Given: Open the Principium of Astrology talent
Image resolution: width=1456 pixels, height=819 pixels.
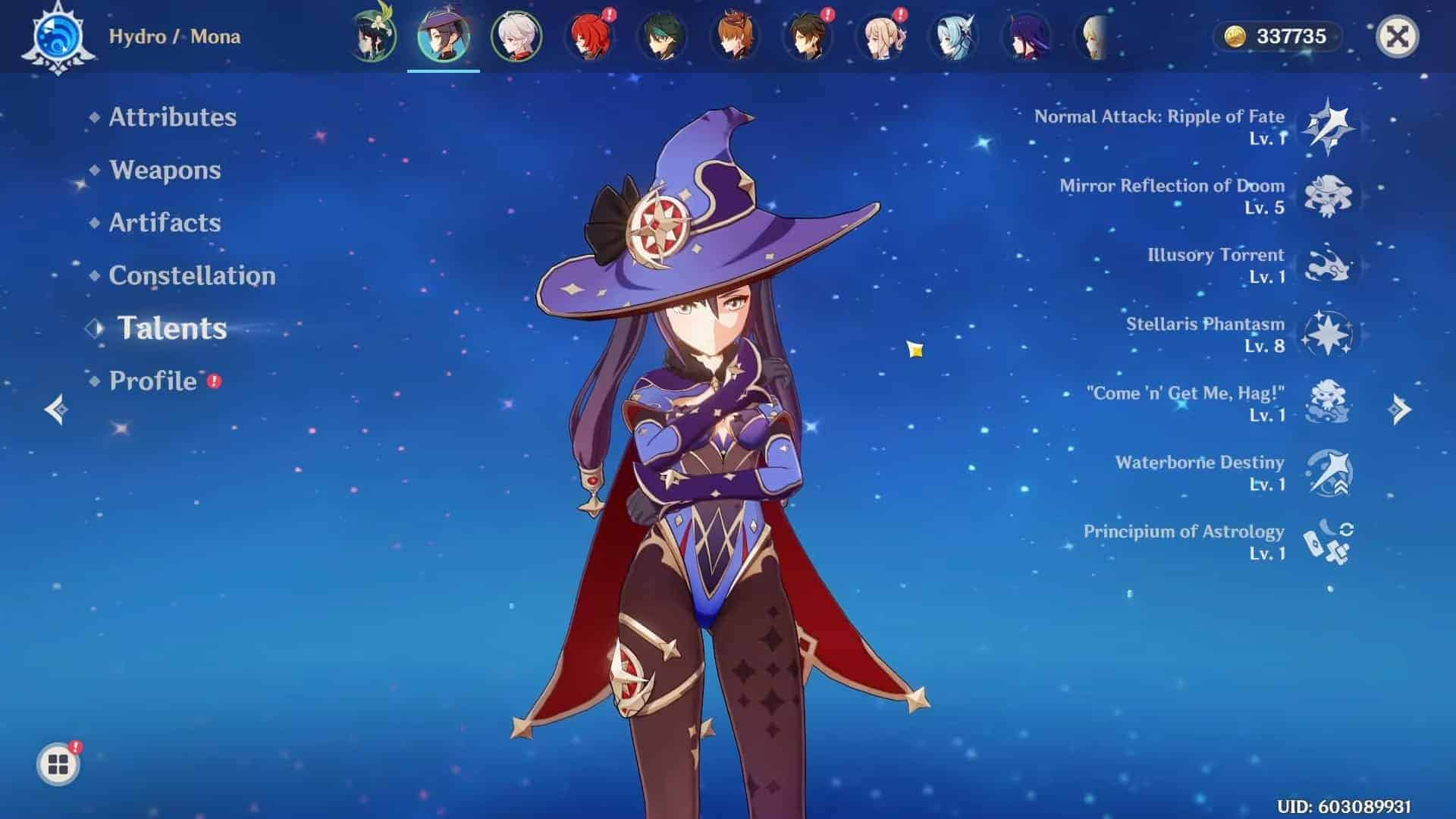Looking at the screenshot, I should [1328, 541].
